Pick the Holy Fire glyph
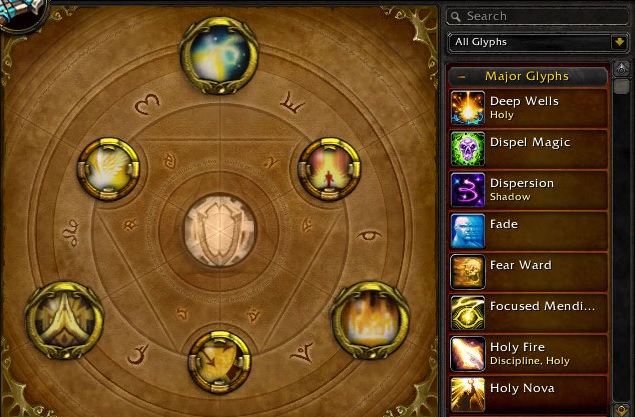 pos(528,354)
